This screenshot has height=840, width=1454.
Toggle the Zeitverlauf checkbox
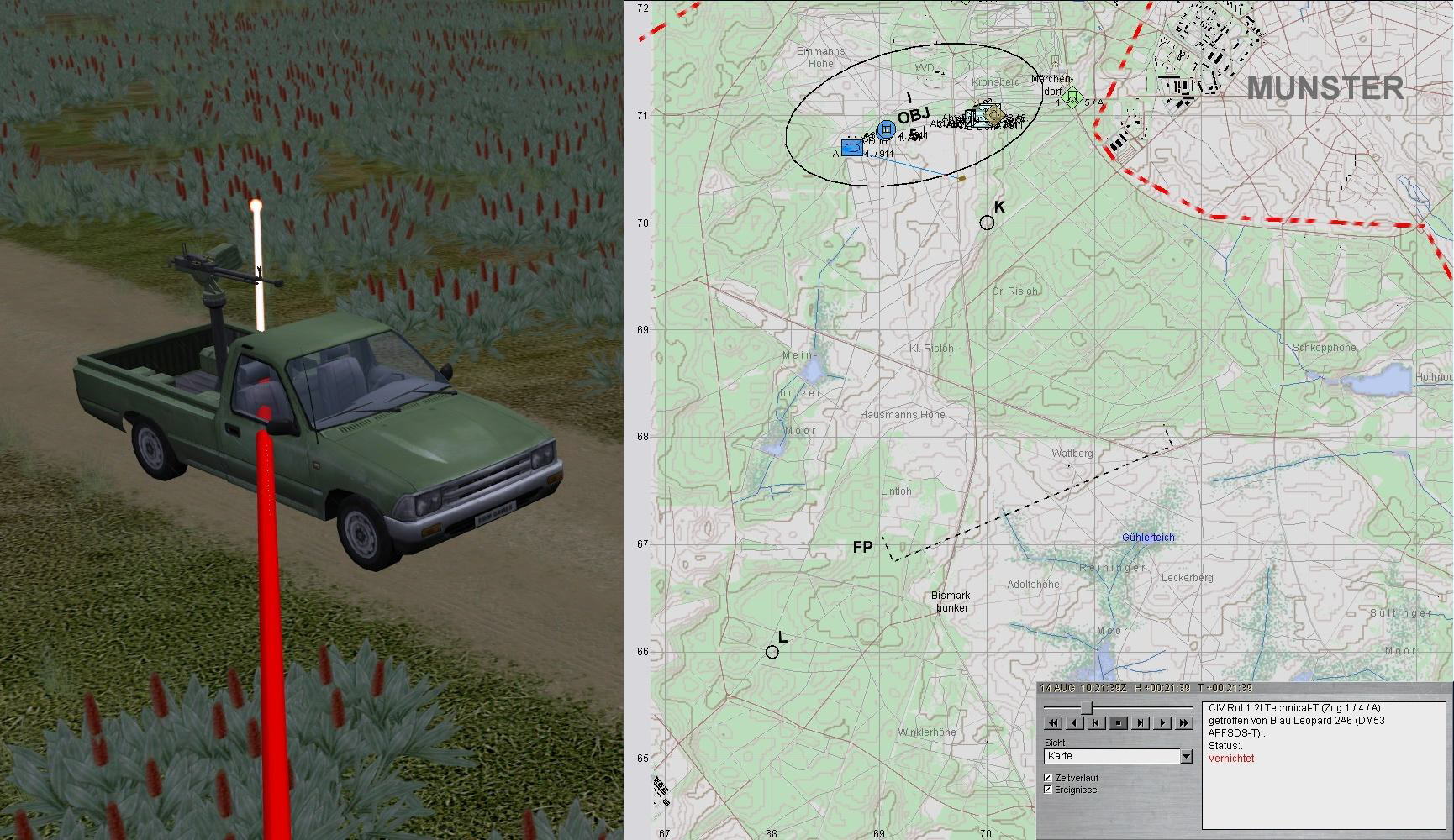pyautogui.click(x=1048, y=778)
